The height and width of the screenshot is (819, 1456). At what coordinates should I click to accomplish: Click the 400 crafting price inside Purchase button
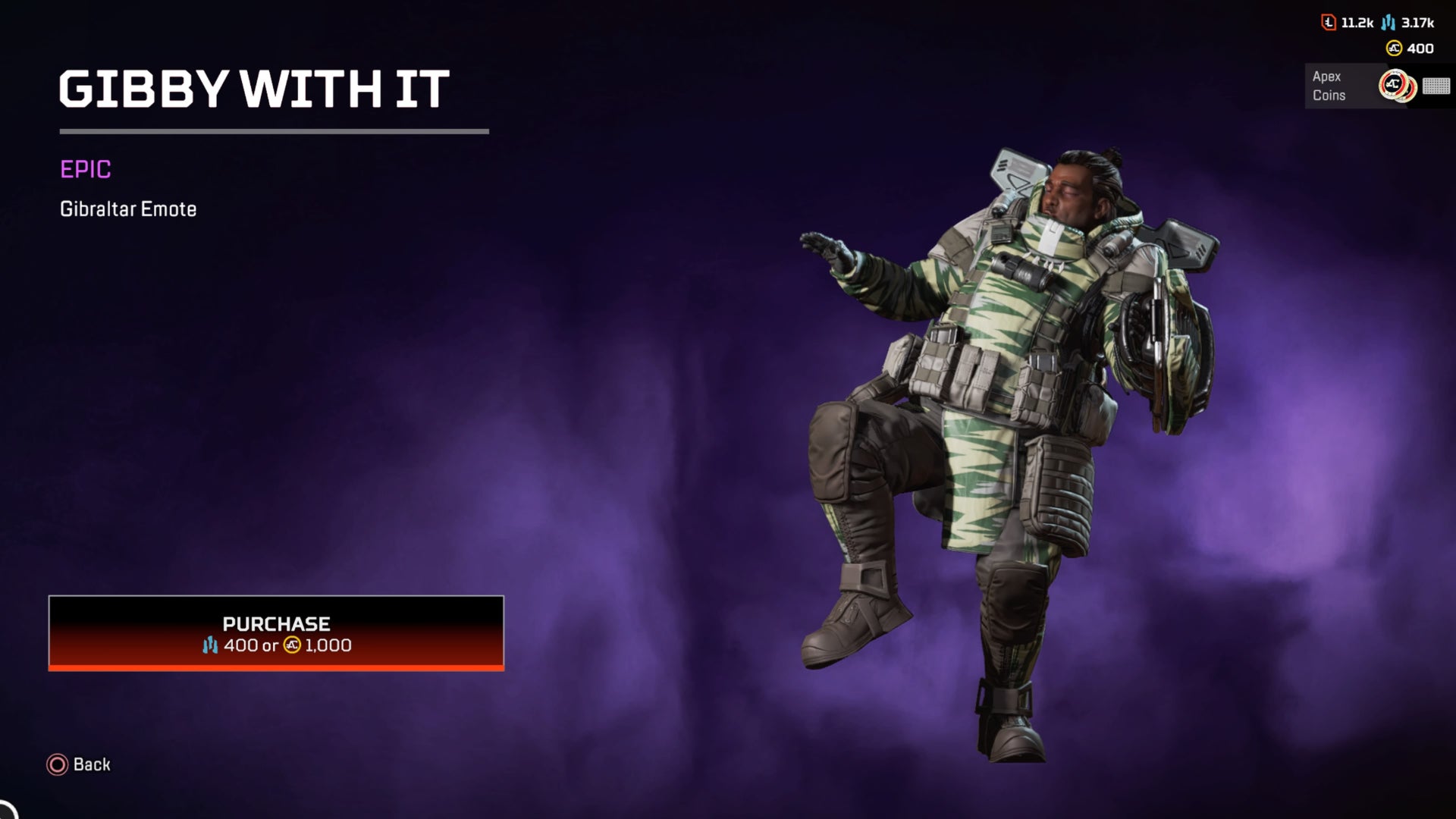point(241,645)
